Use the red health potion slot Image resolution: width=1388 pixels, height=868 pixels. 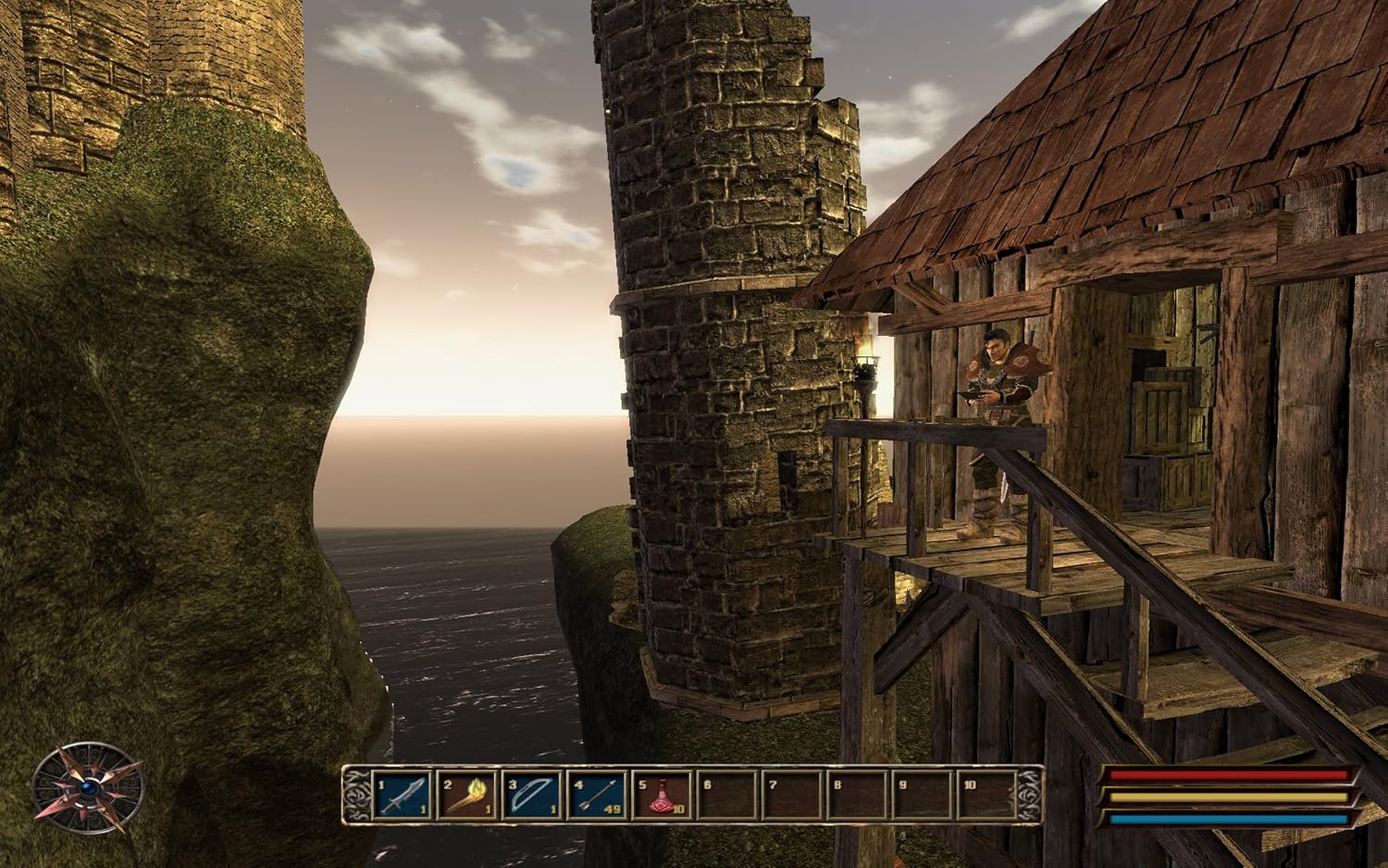click(663, 796)
